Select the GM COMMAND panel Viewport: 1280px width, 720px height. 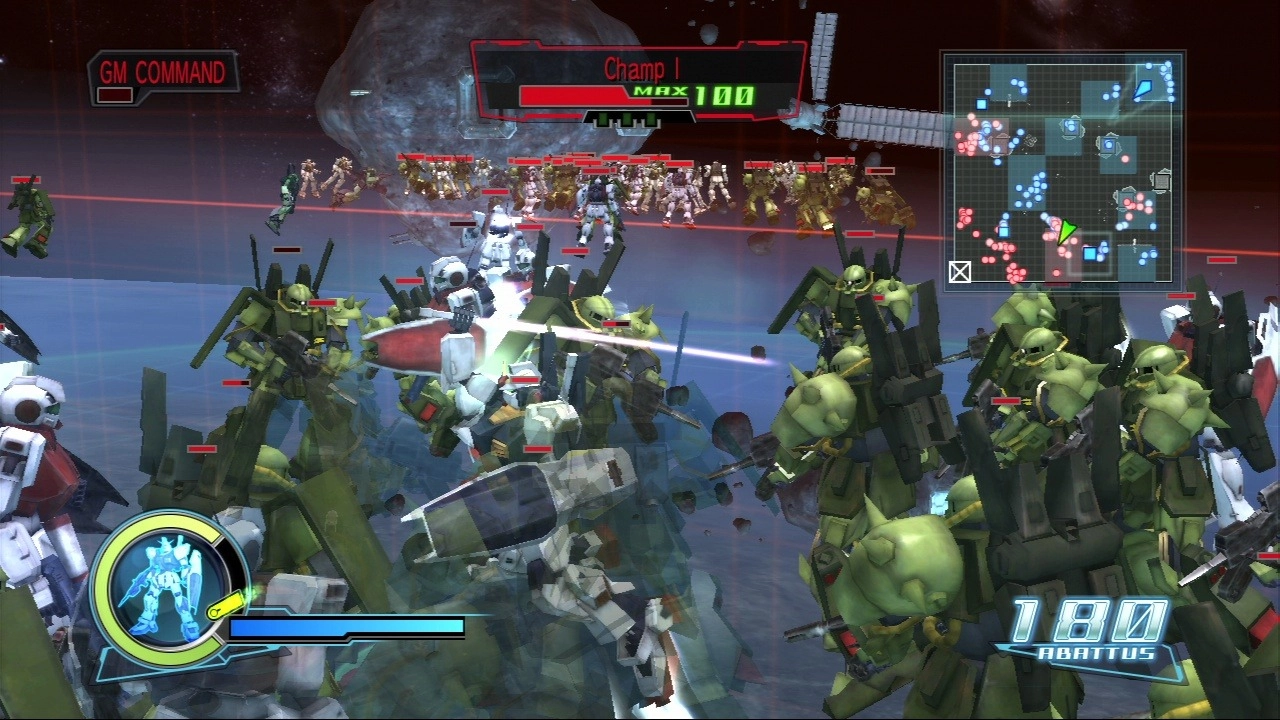pyautogui.click(x=165, y=77)
